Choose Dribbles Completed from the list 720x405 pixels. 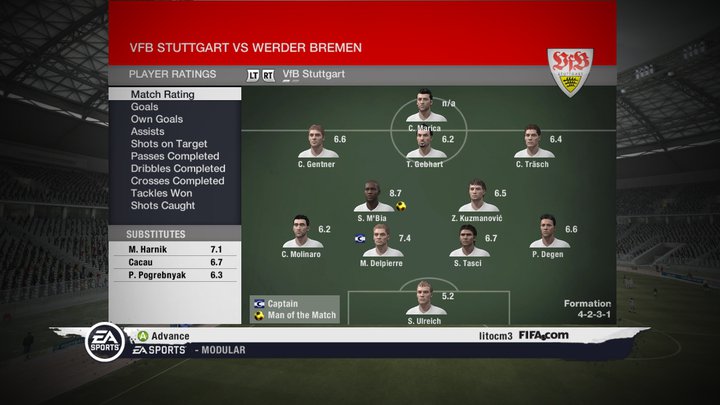[178, 169]
